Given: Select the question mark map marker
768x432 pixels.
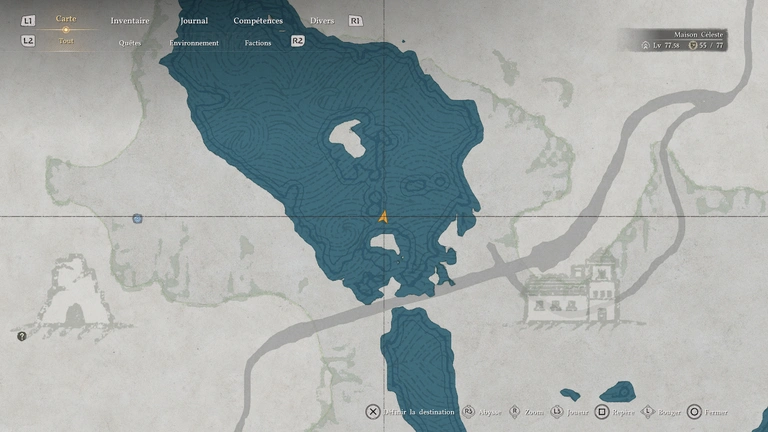Looking at the screenshot, I should pos(22,336).
